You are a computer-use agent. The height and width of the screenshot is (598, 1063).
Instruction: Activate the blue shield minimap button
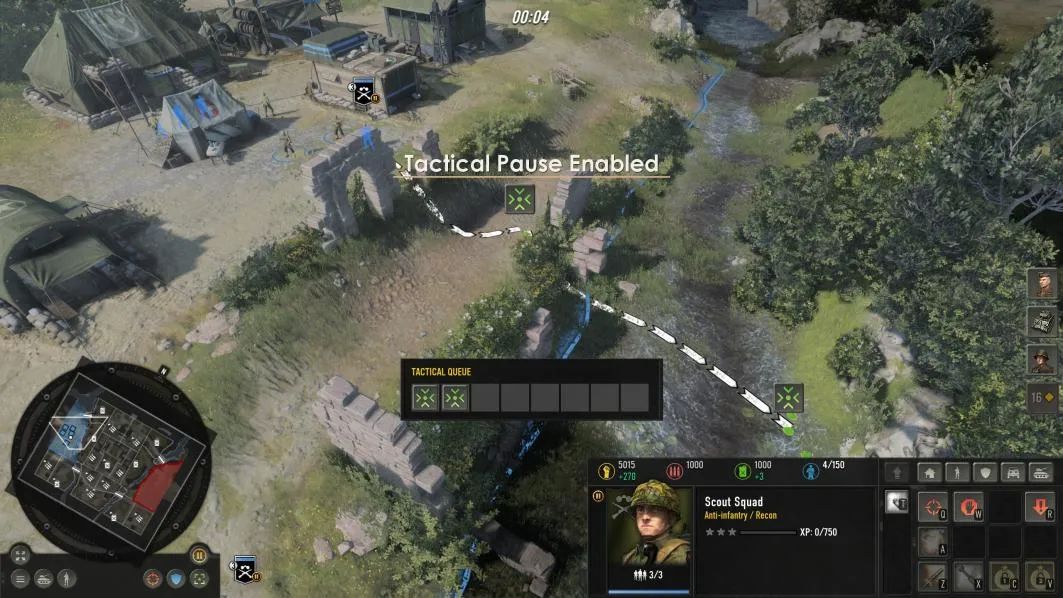pos(176,578)
